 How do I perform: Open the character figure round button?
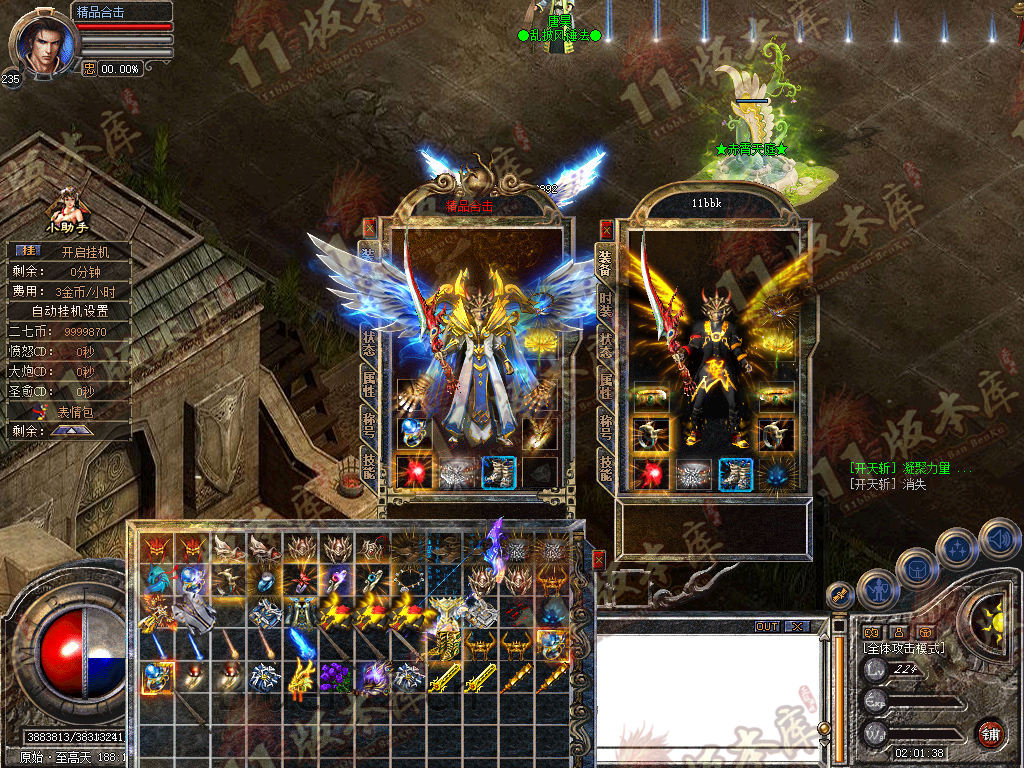(876, 589)
